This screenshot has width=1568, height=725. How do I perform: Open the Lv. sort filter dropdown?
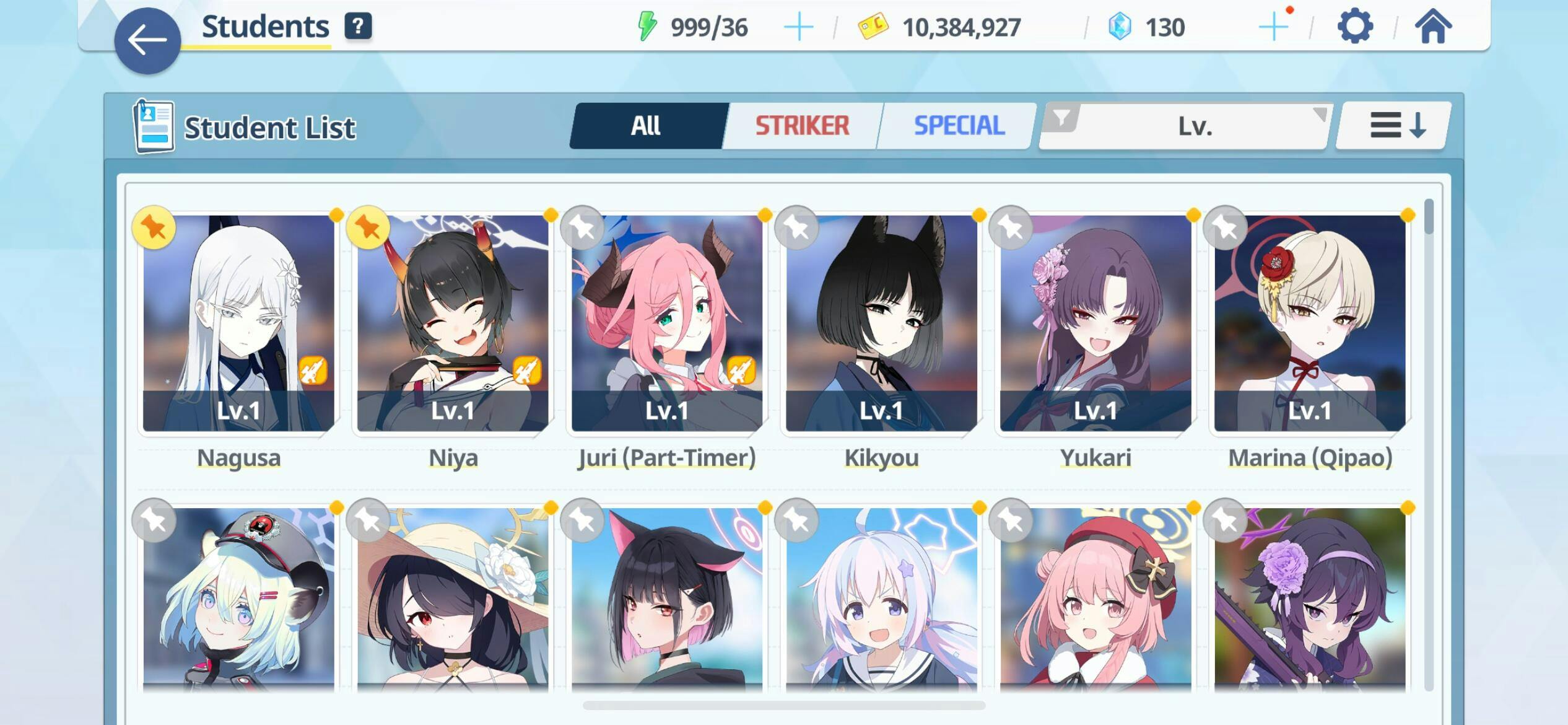coord(1185,126)
